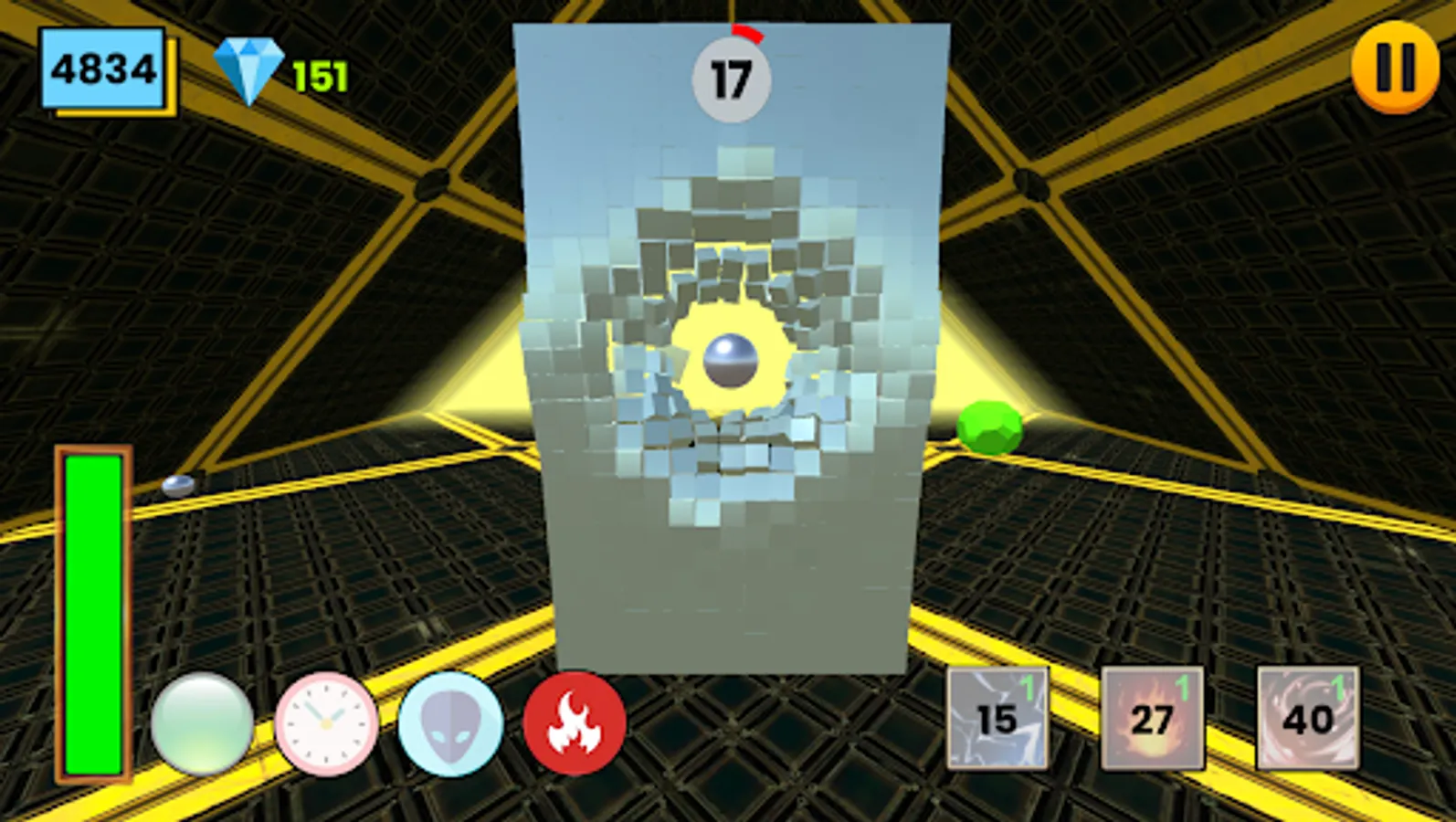1456x822 pixels.
Task: Tap the clock time power-up
Action: coord(324,723)
